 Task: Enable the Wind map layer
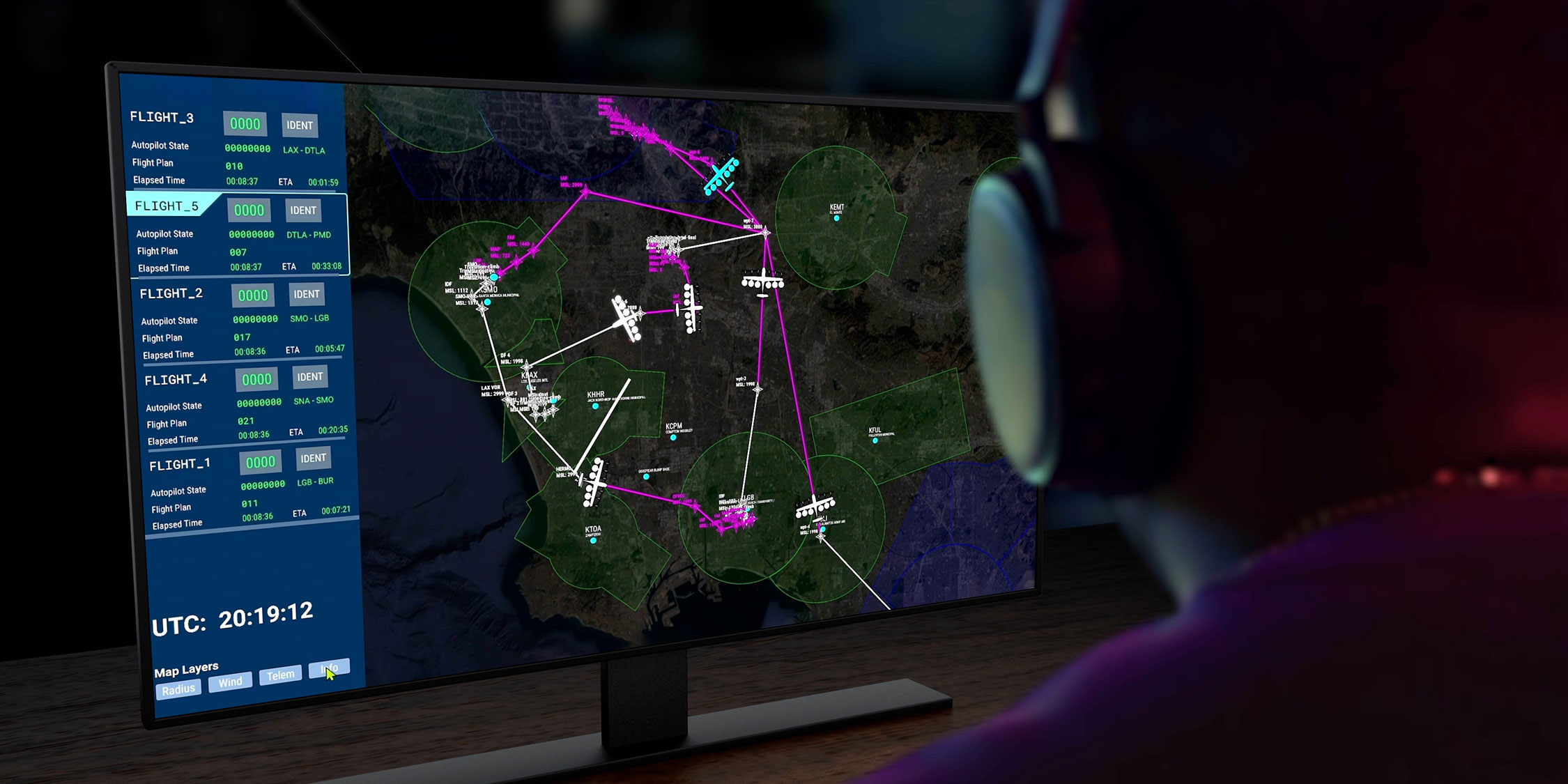click(x=231, y=682)
